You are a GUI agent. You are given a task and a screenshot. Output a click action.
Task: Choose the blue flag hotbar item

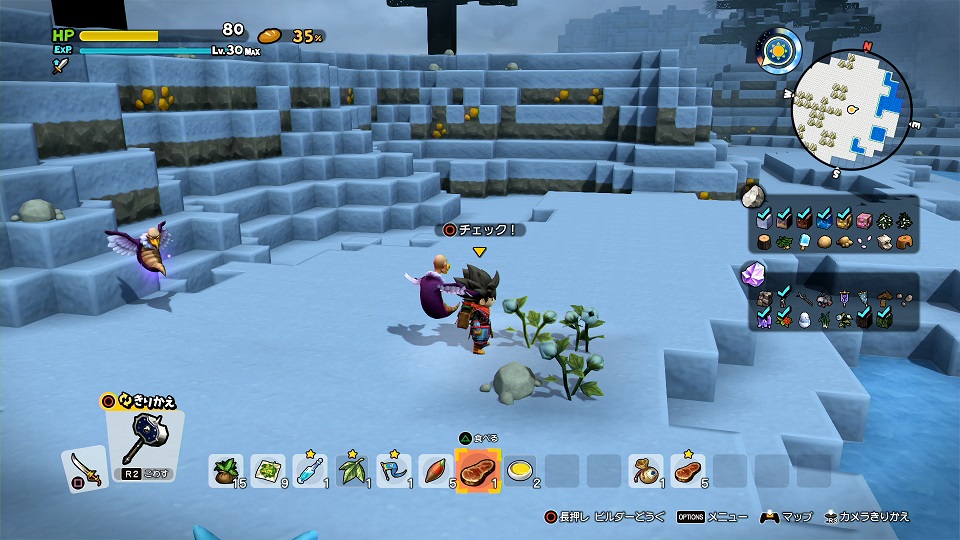tap(393, 470)
